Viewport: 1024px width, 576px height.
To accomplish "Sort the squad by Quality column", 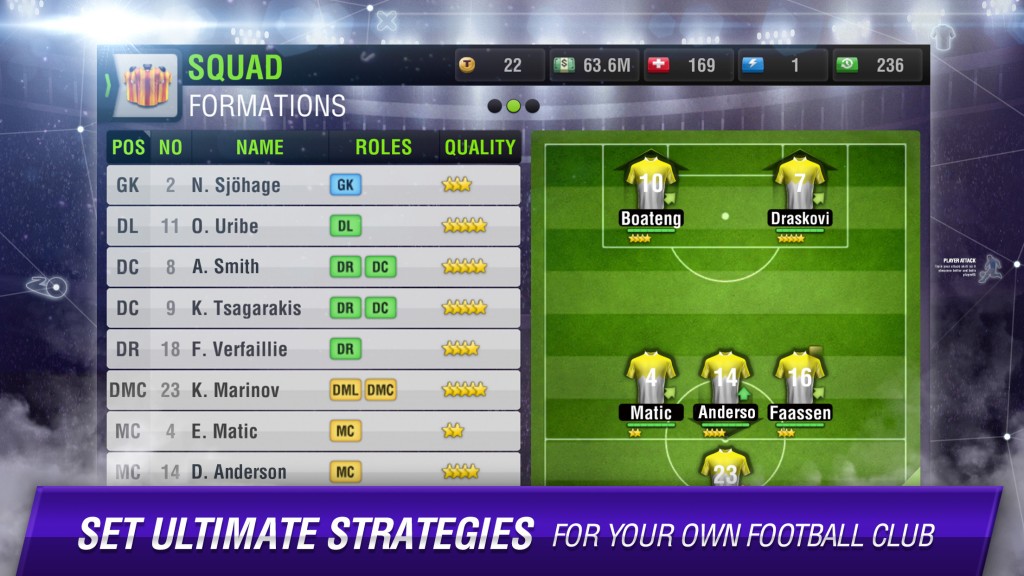I will click(x=479, y=147).
